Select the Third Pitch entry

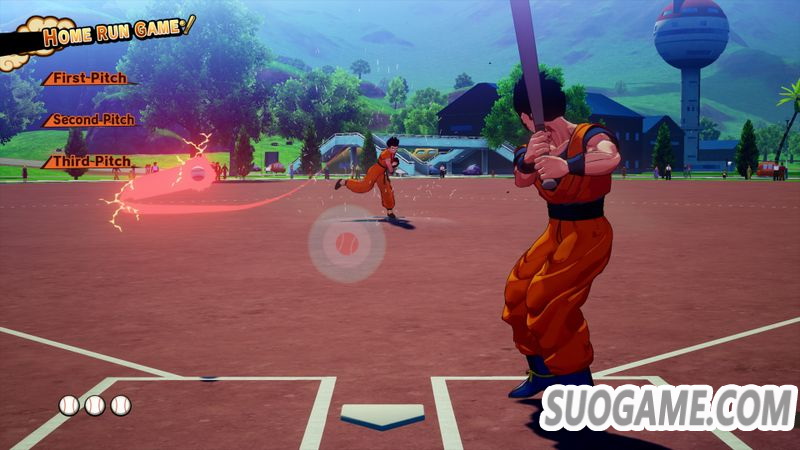[x=92, y=161]
